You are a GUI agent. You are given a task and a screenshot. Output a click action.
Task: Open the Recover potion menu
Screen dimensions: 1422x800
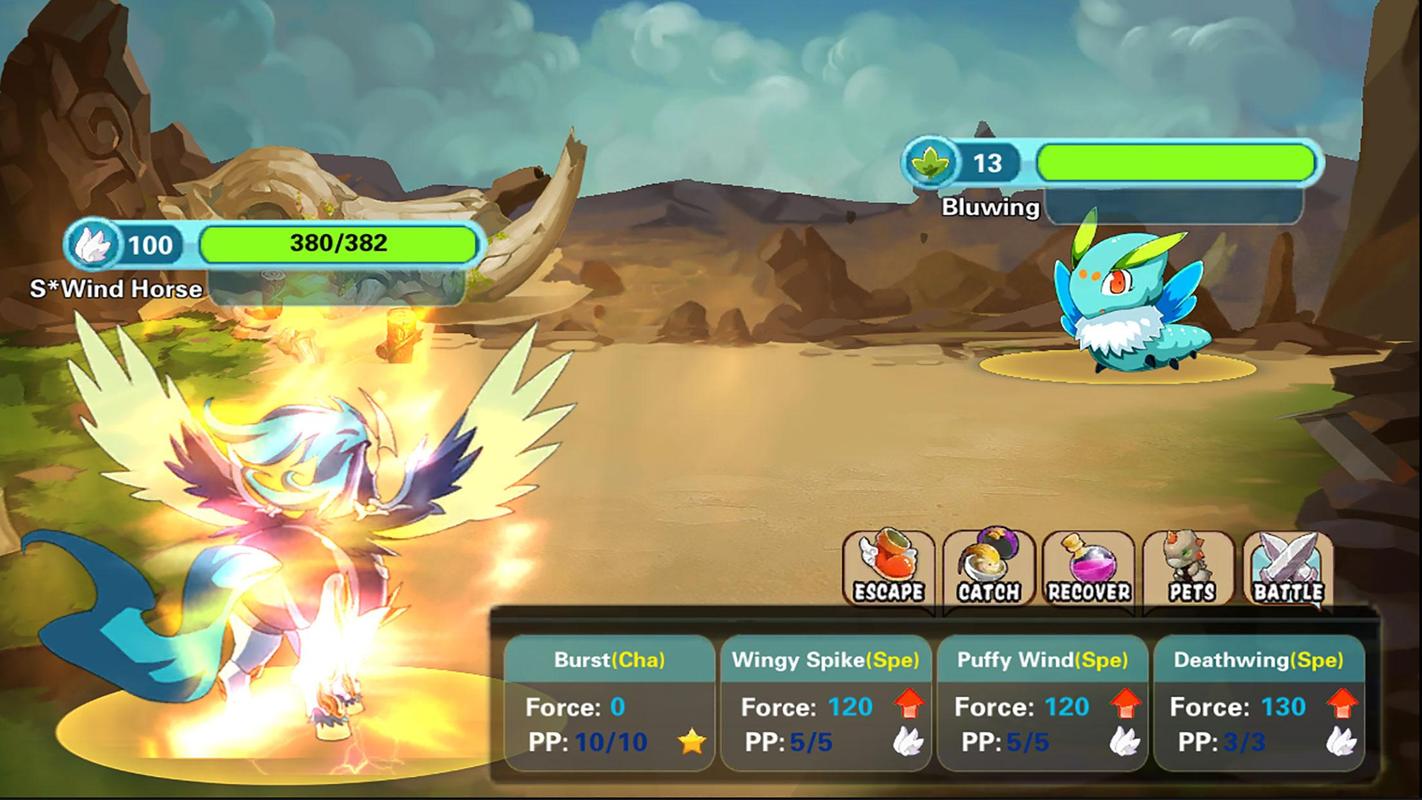1088,569
